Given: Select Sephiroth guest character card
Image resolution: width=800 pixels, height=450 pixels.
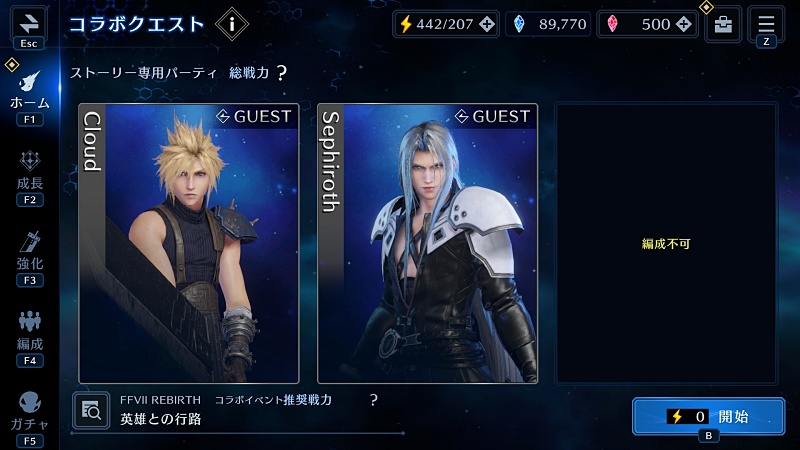Looking at the screenshot, I should (427, 243).
